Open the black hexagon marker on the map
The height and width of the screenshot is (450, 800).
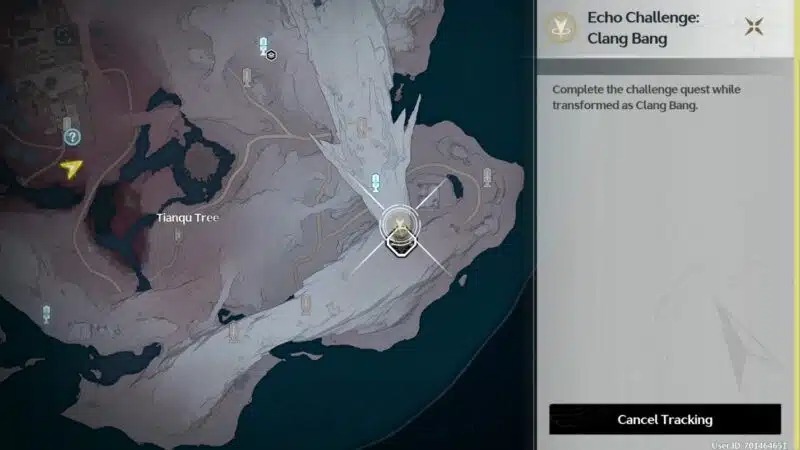tap(271, 55)
